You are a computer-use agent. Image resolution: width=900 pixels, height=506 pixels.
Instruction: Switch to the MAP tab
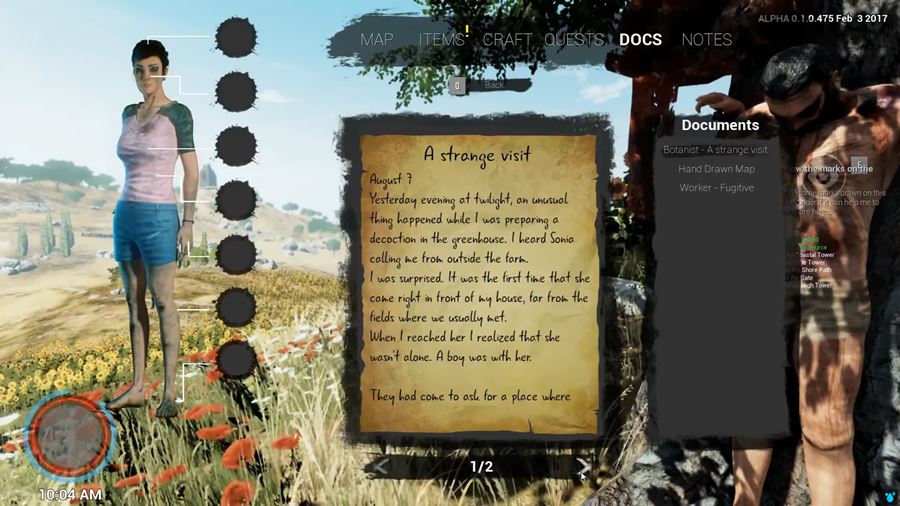(x=377, y=40)
